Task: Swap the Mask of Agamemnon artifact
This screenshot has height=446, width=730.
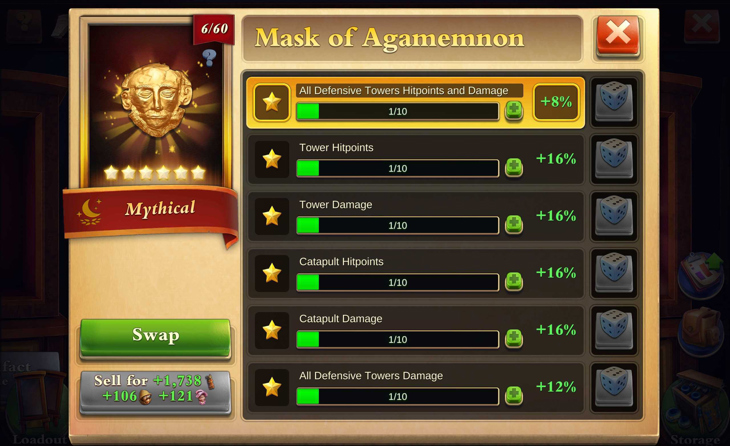Action: (x=155, y=336)
